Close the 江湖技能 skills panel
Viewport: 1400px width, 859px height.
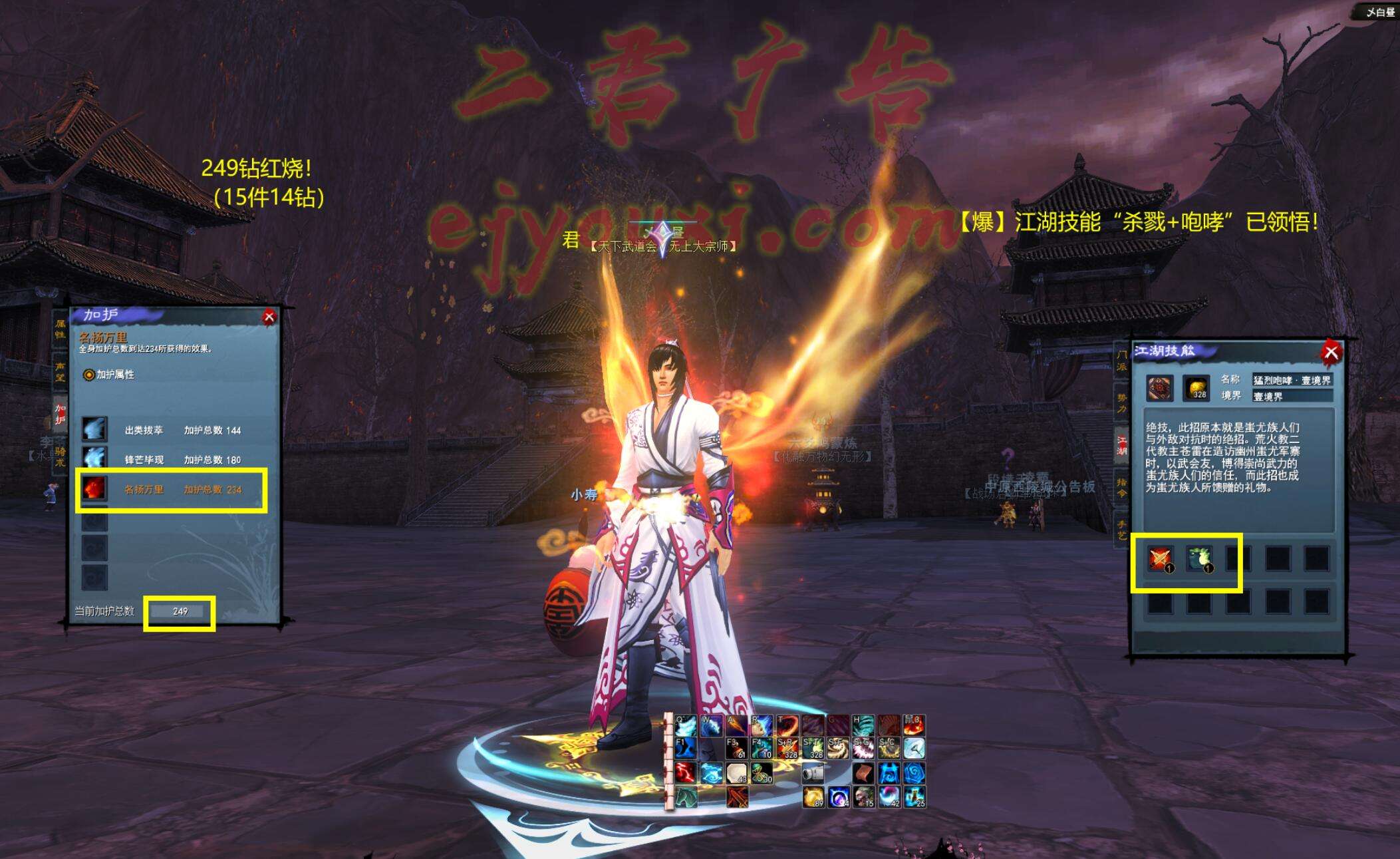1330,353
